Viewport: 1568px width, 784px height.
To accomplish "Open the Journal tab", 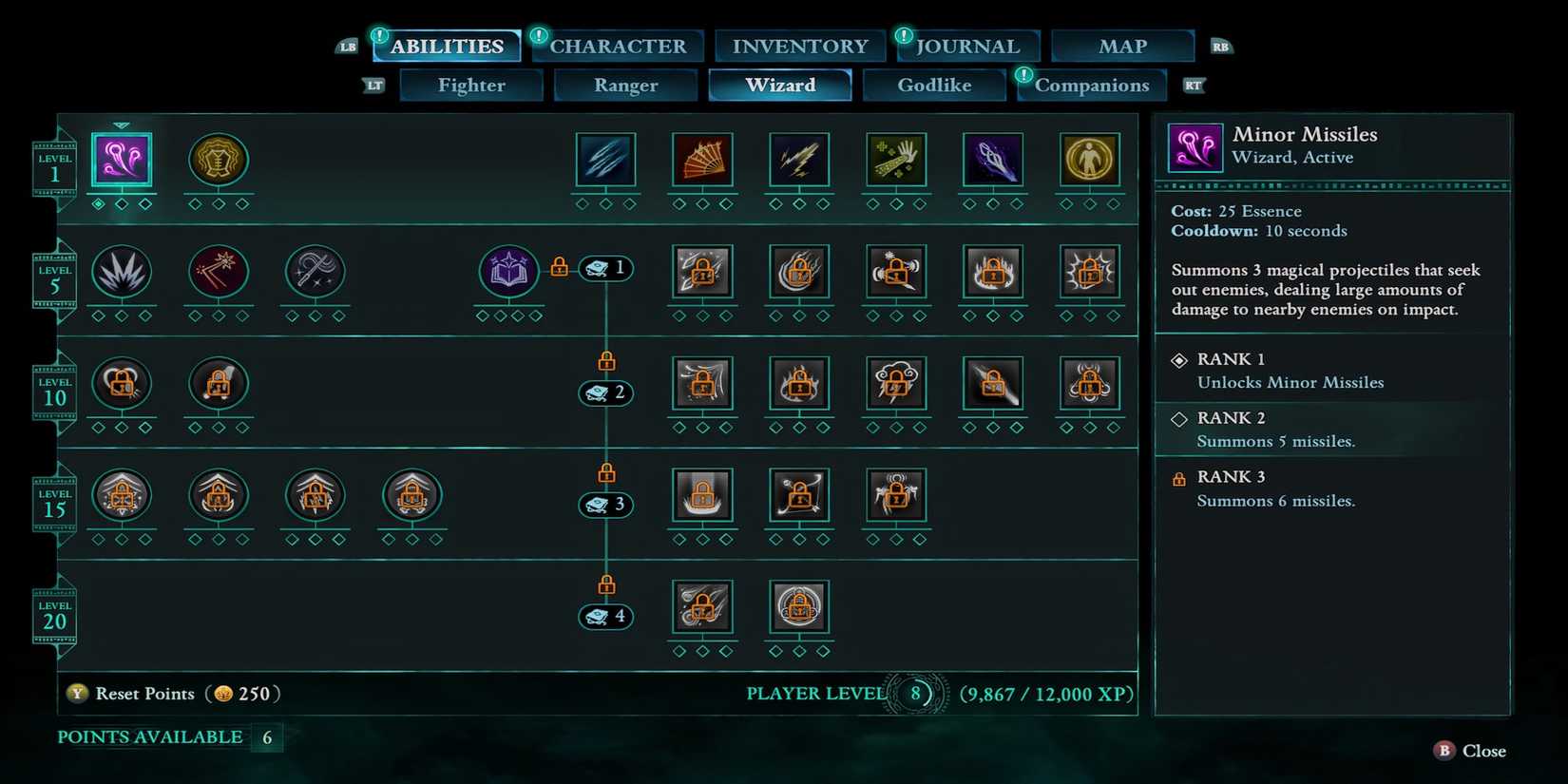I will pyautogui.click(x=967, y=45).
